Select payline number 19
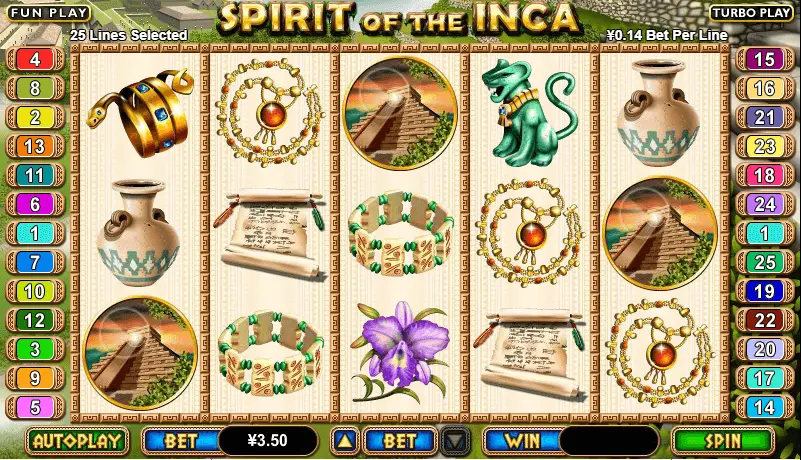This screenshot has height=460, width=801. click(x=765, y=292)
